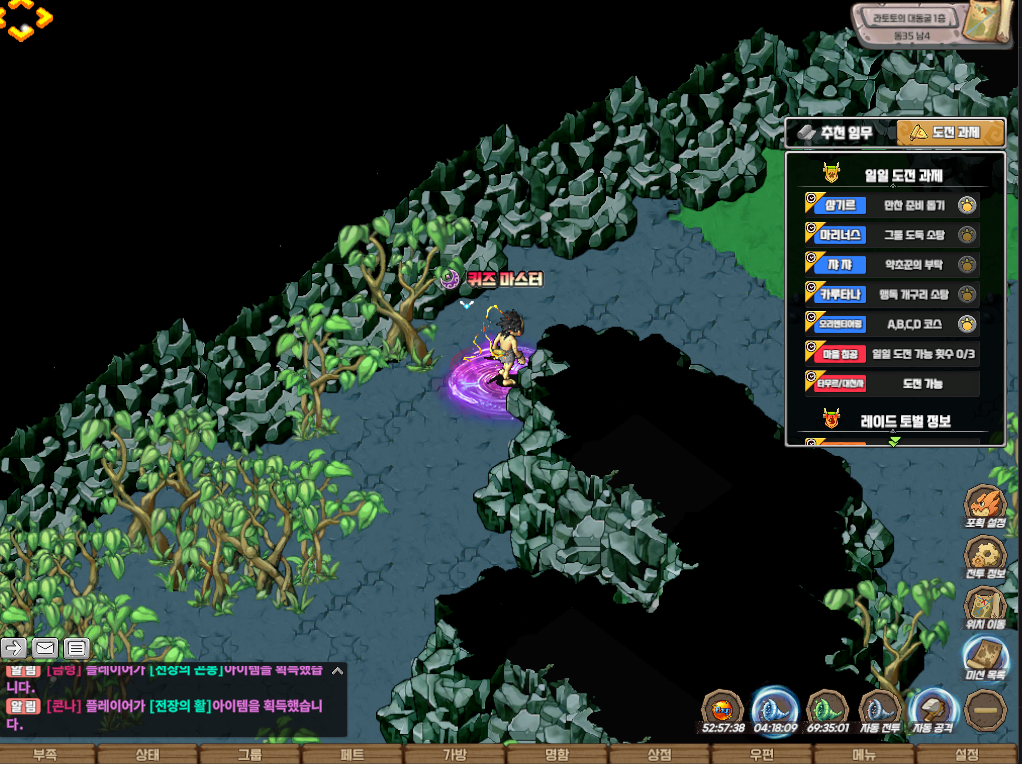This screenshot has width=1022, height=764.
Task: Open the 포획 설정 capture settings
Action: 985,506
